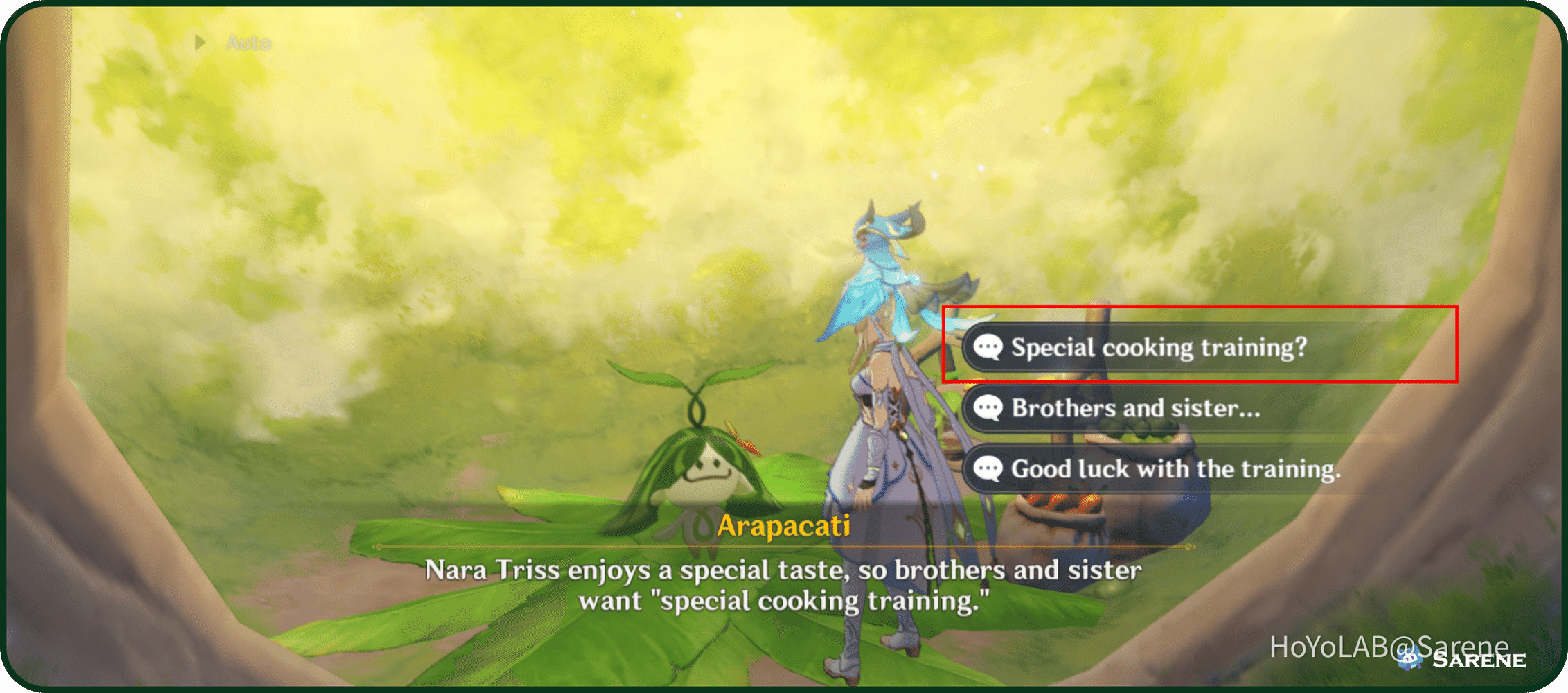1568x693 pixels.
Task: Expand the Brothers and sister conversation branch
Action: pos(1136,409)
